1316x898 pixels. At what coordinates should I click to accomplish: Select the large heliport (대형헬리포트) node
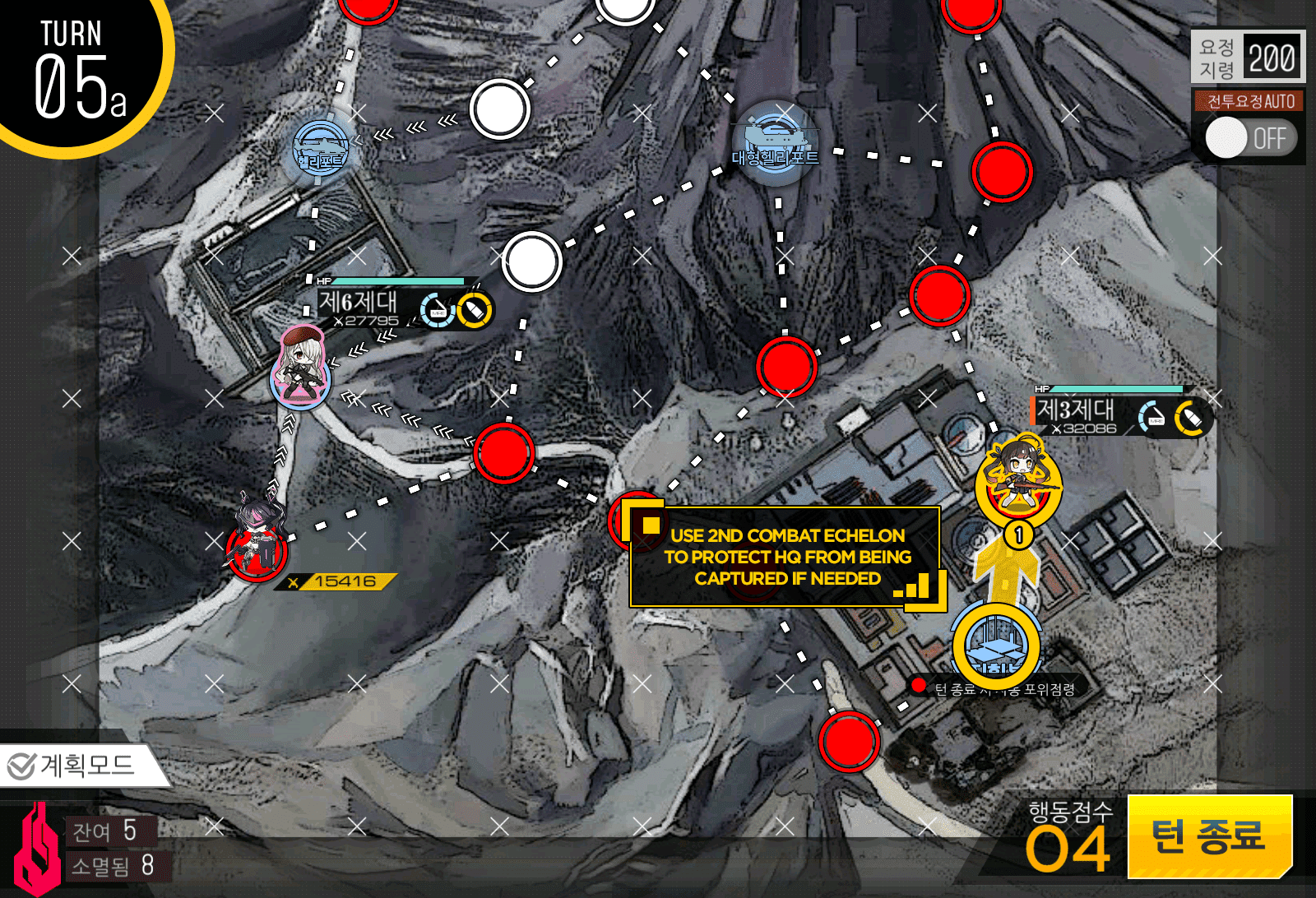pos(775,141)
